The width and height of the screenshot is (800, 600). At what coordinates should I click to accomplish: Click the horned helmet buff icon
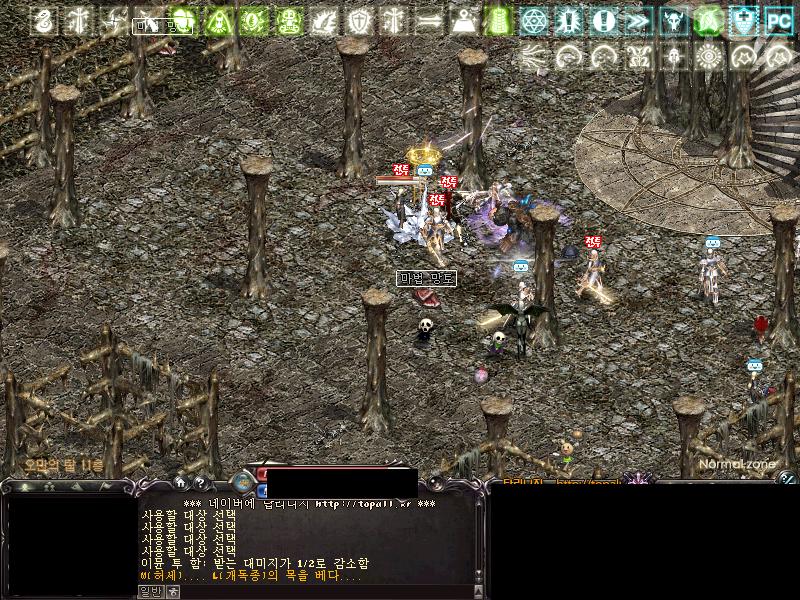tap(673, 20)
